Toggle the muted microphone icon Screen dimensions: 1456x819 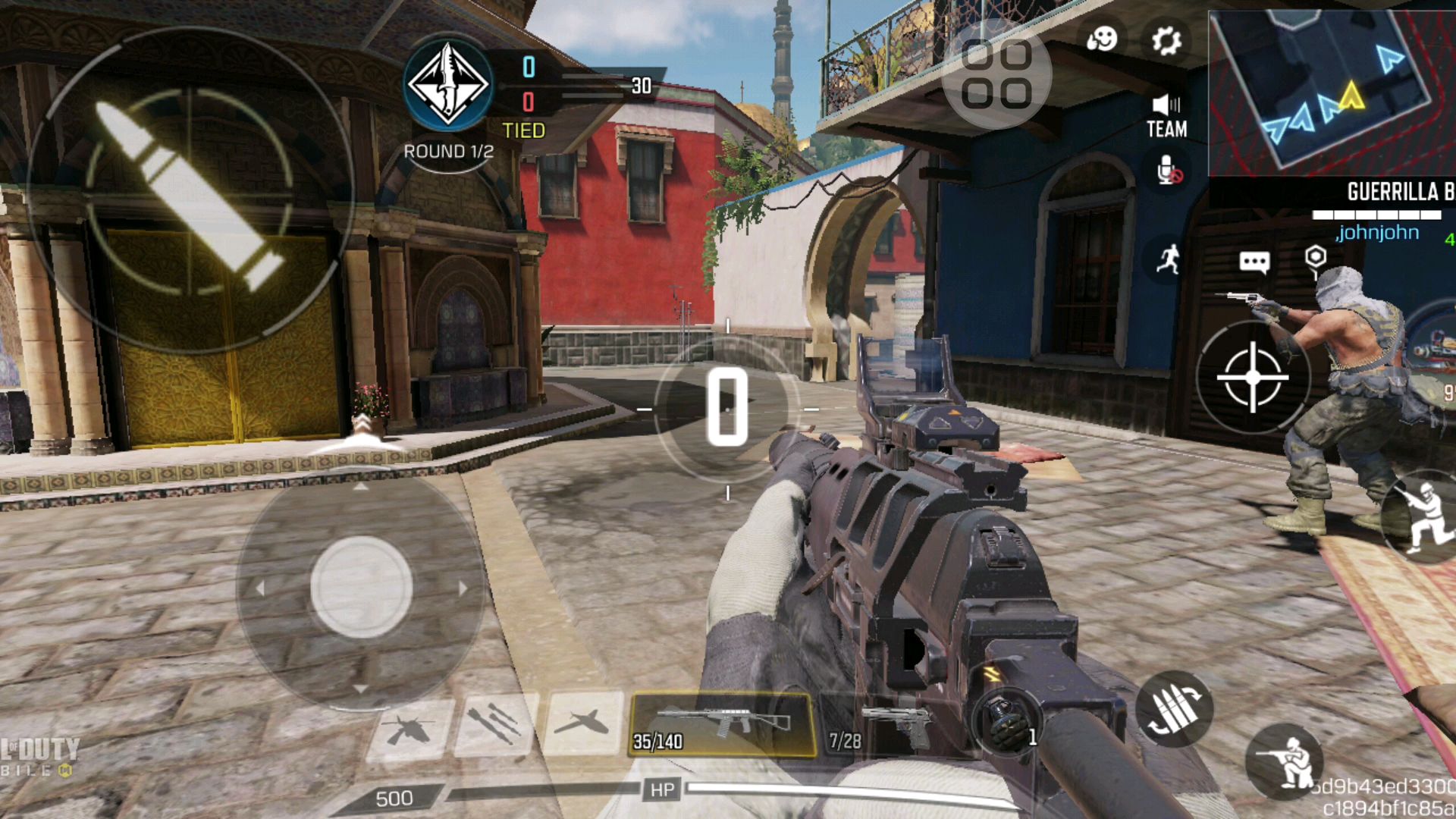(1169, 171)
